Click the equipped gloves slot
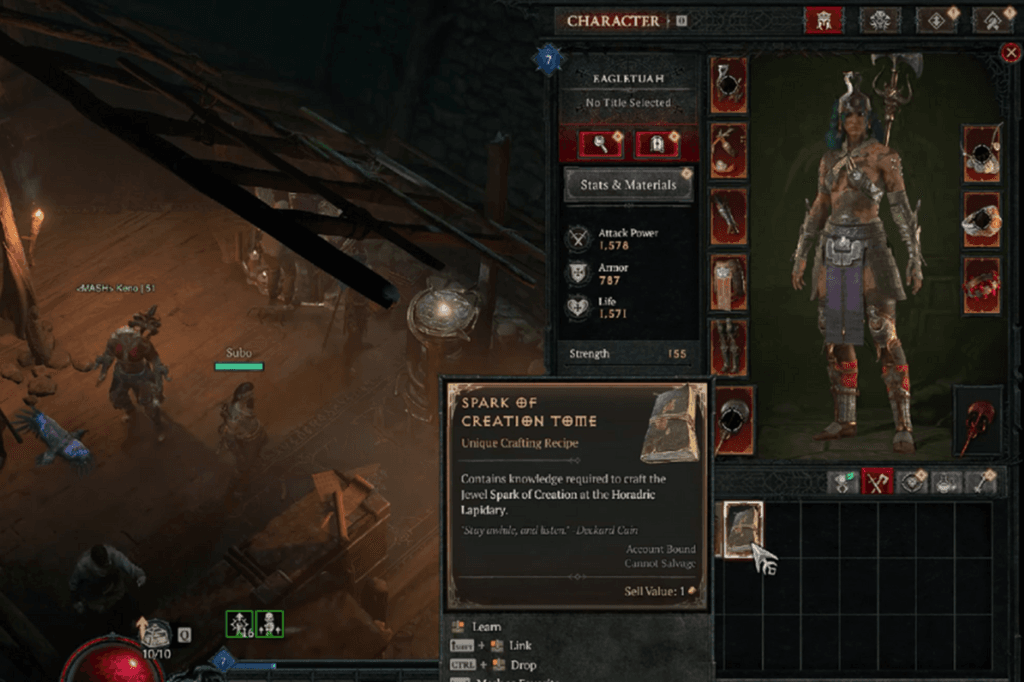The height and width of the screenshot is (682, 1024). pyautogui.click(x=729, y=216)
